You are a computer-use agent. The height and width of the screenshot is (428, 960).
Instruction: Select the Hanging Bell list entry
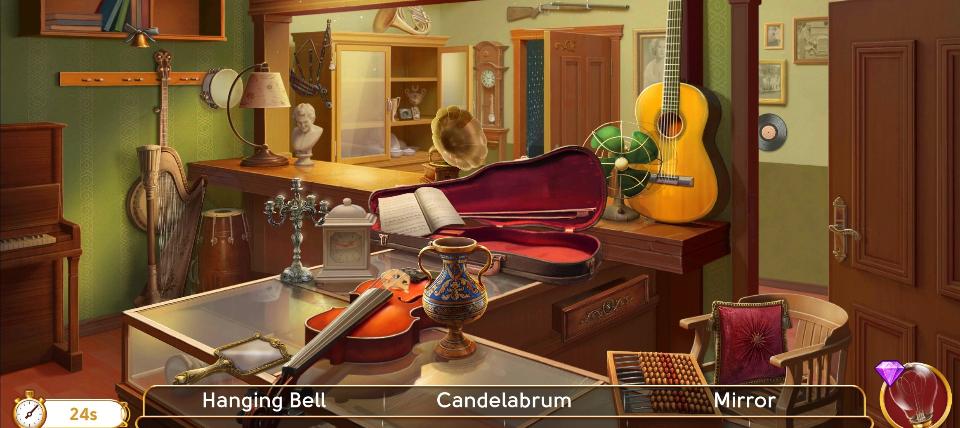tap(264, 401)
